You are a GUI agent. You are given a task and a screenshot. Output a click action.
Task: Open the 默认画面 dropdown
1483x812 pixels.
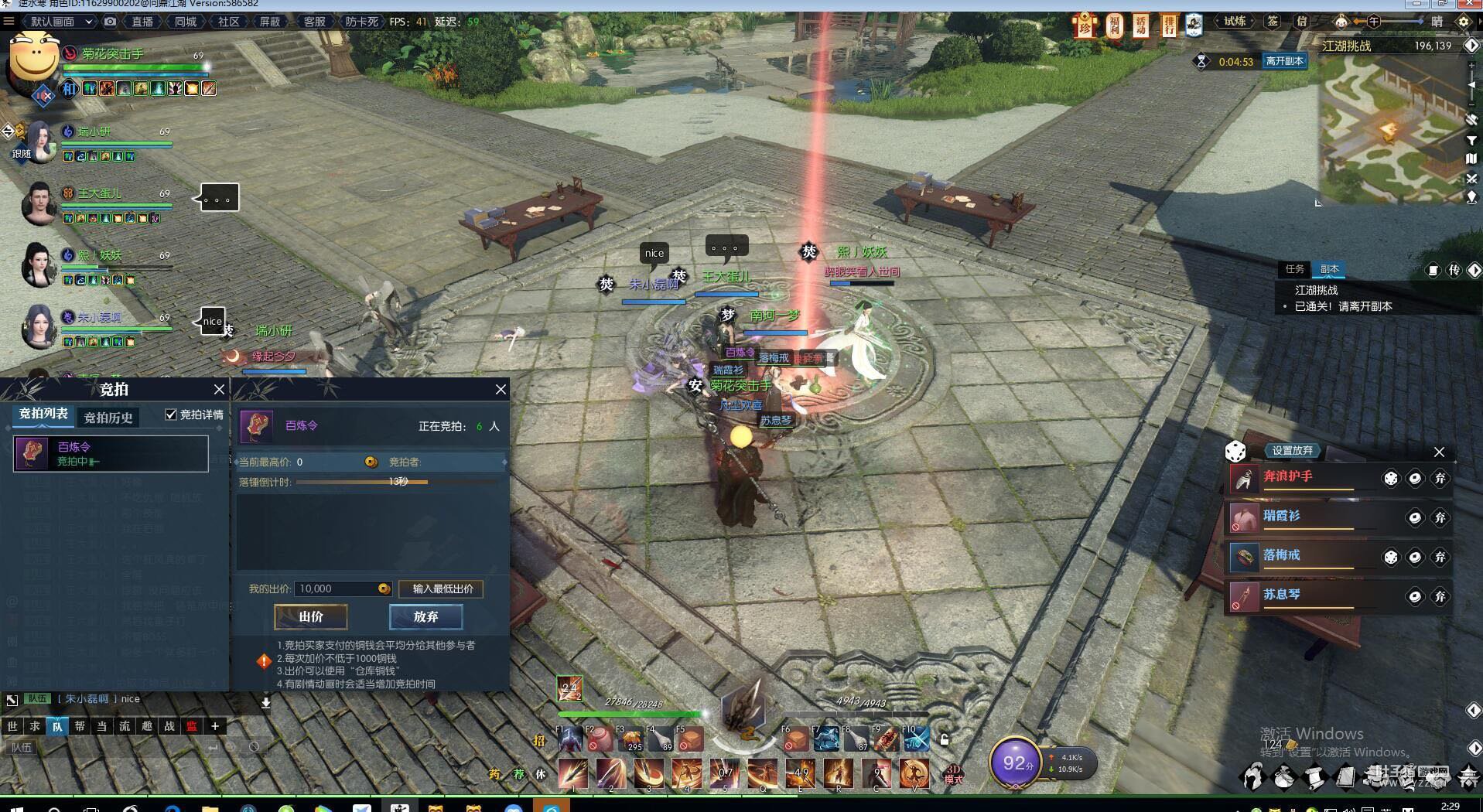[x=60, y=22]
